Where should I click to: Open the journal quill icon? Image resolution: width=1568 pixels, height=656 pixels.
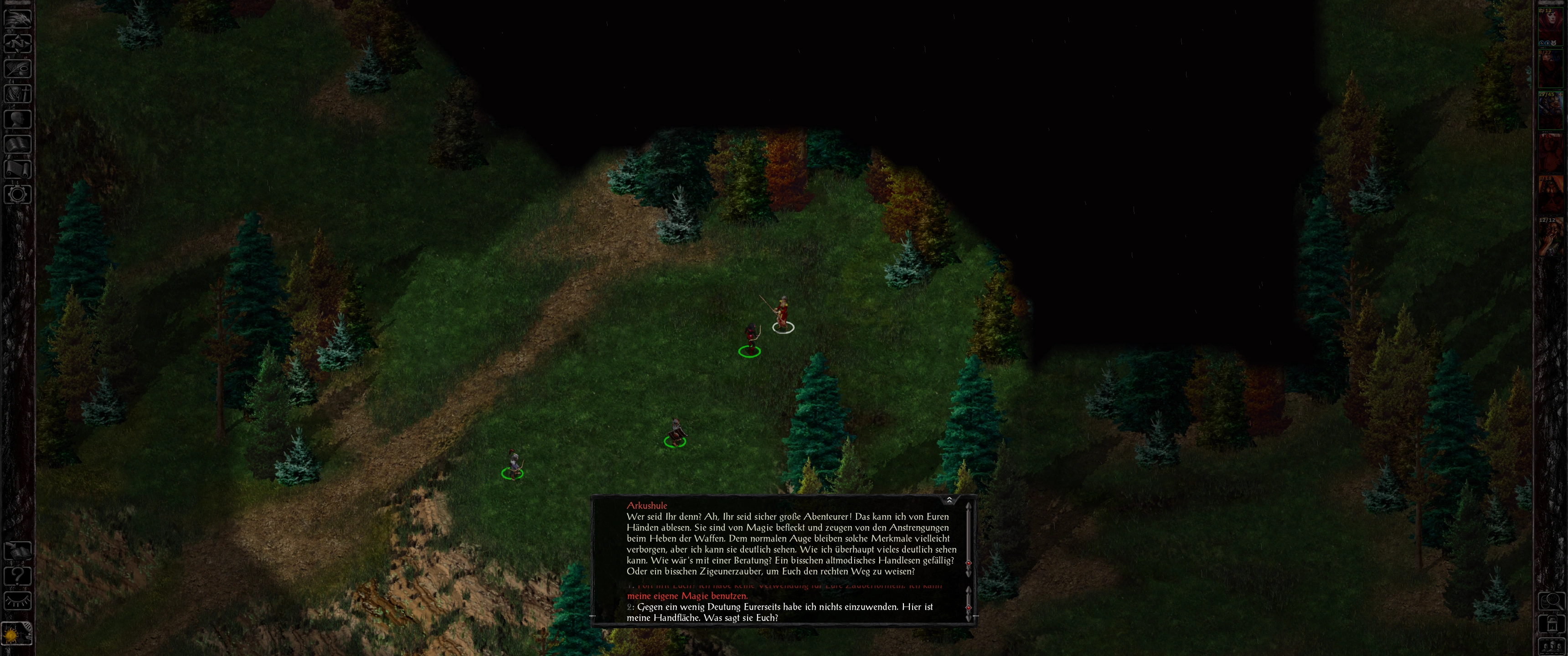(17, 68)
